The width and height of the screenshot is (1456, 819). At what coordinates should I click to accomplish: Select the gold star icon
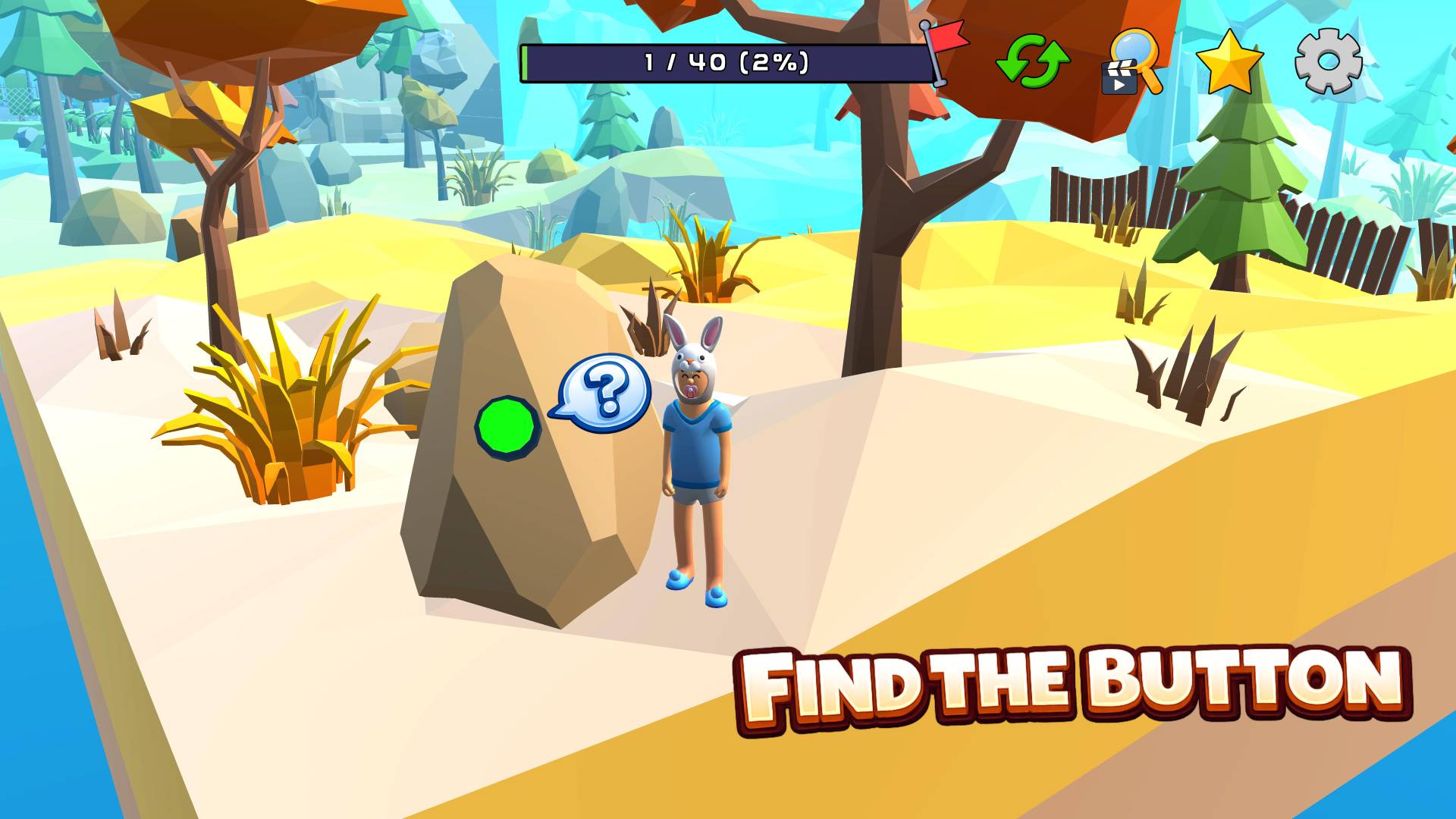coord(1228,62)
